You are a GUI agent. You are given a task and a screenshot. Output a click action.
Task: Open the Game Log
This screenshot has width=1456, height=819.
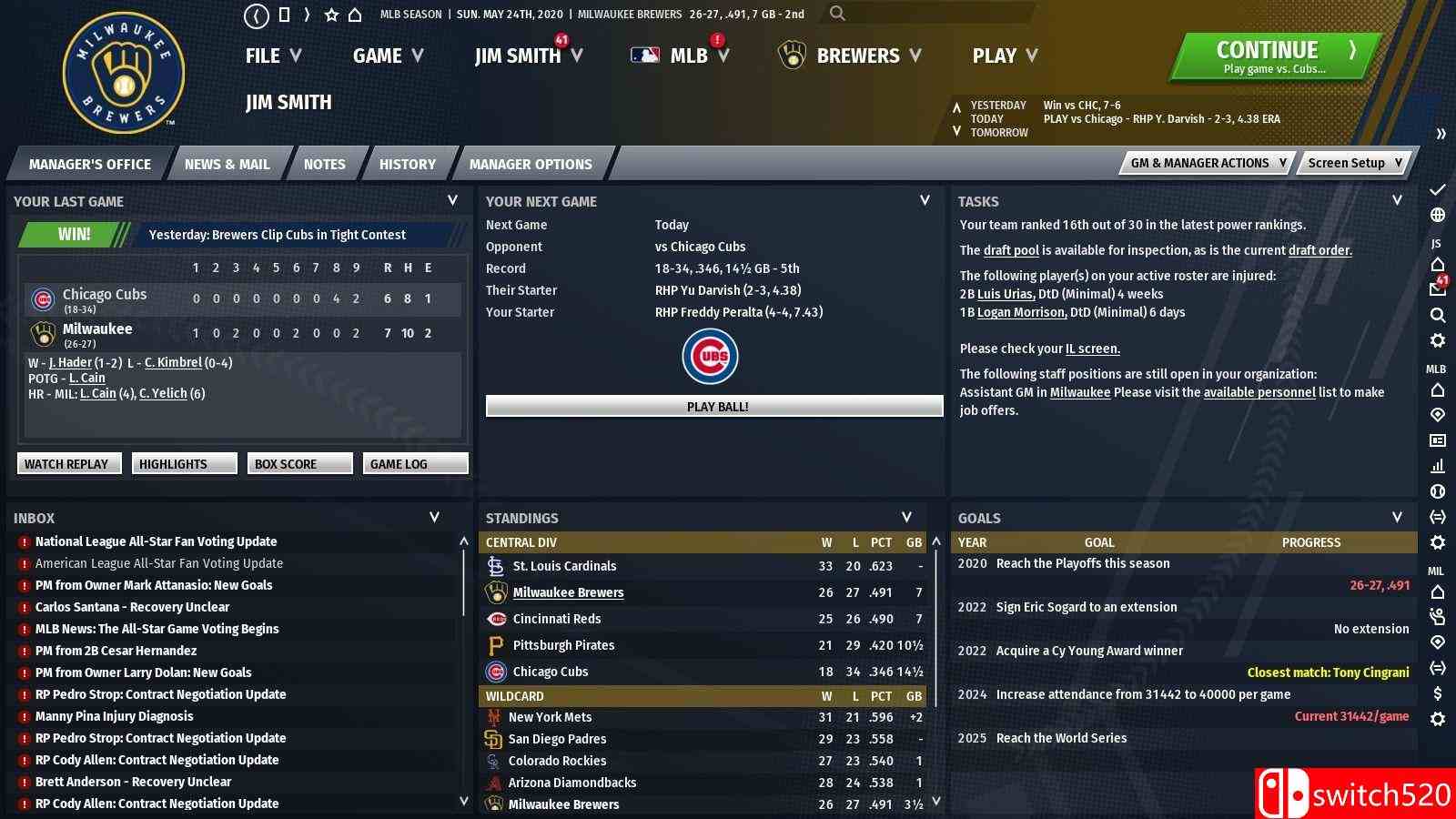(x=414, y=464)
